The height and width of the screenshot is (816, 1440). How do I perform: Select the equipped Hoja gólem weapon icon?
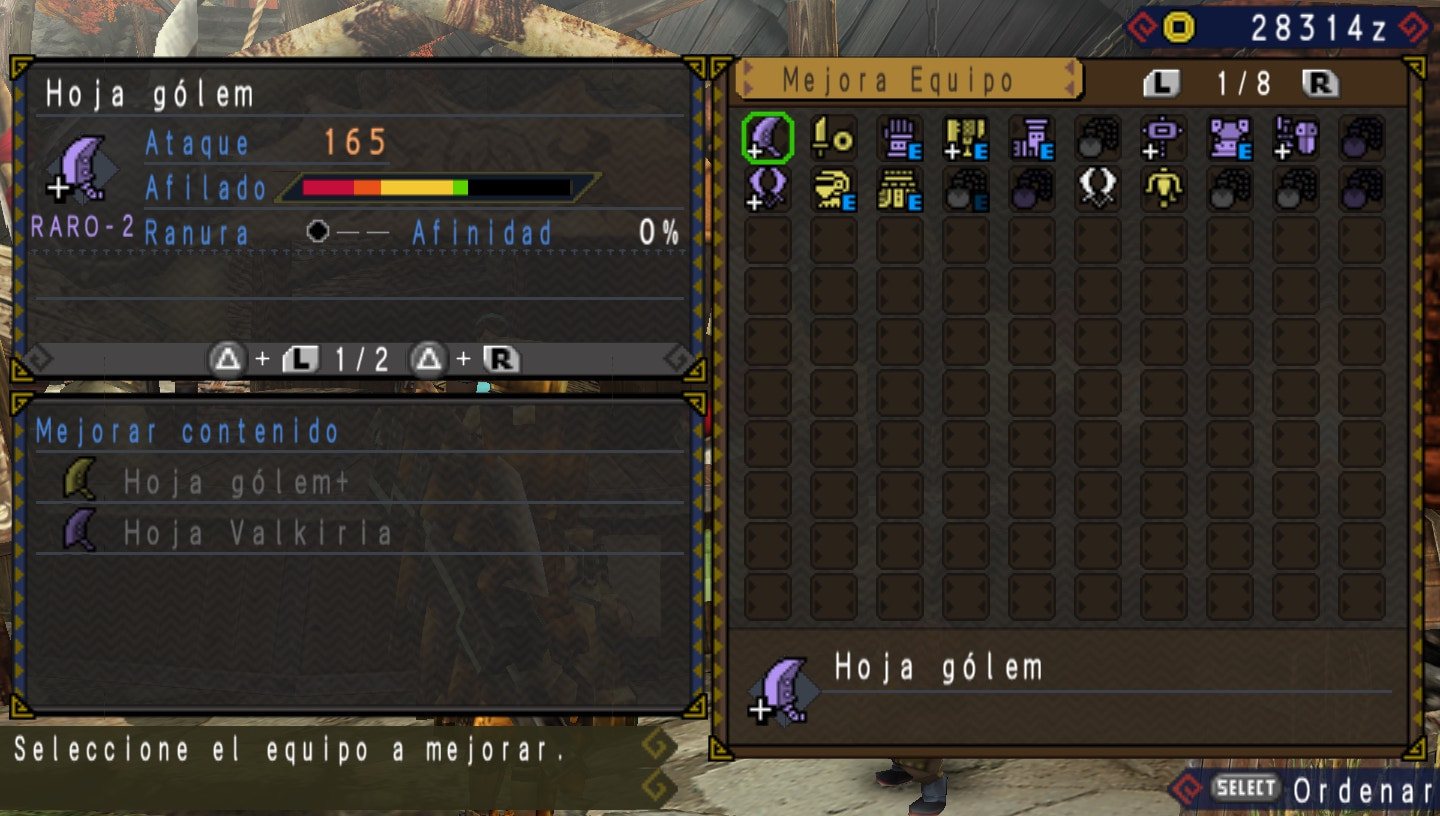point(767,140)
